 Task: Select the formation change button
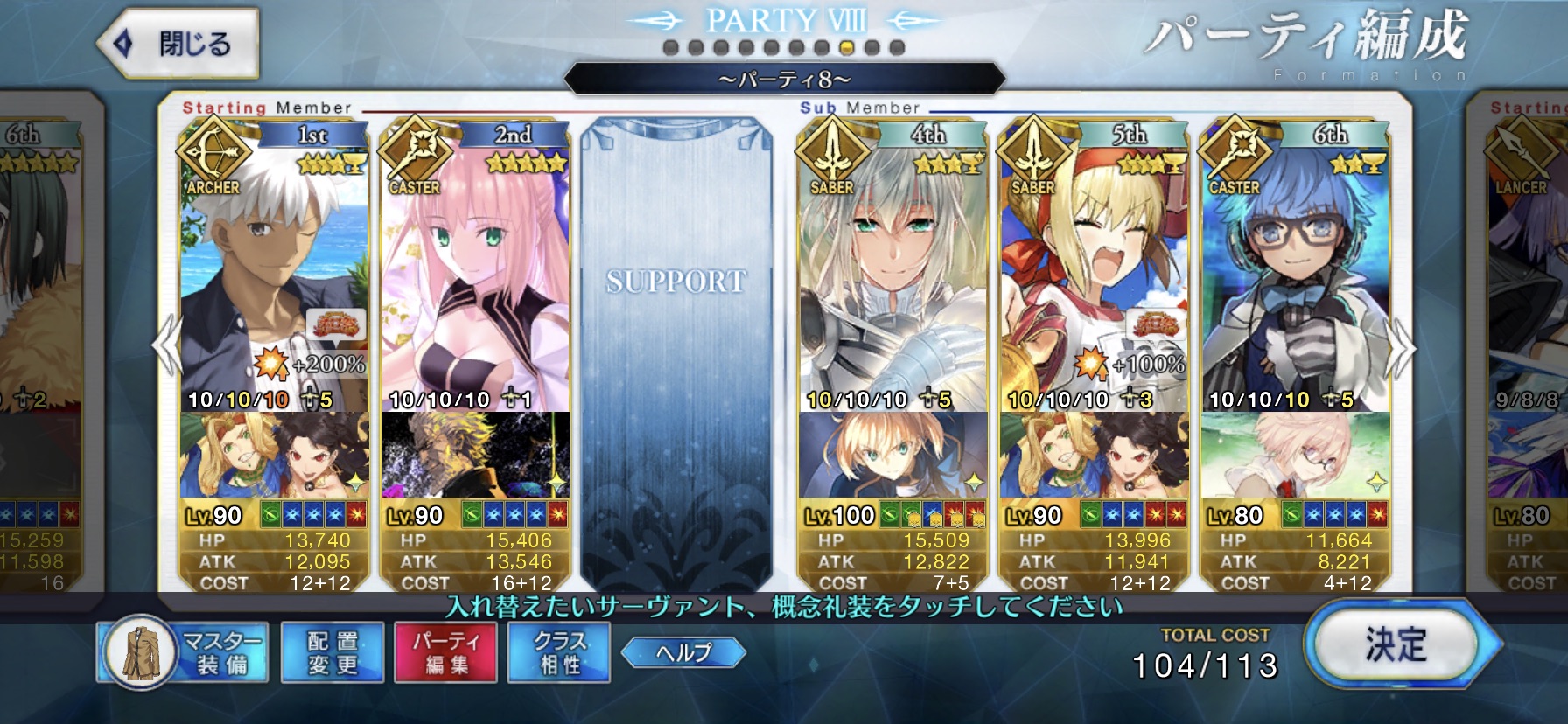click(332, 652)
